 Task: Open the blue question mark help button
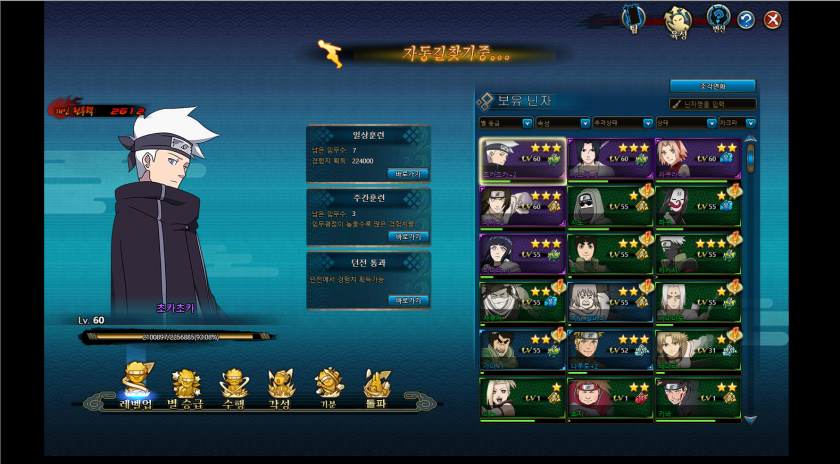pyautogui.click(x=746, y=19)
